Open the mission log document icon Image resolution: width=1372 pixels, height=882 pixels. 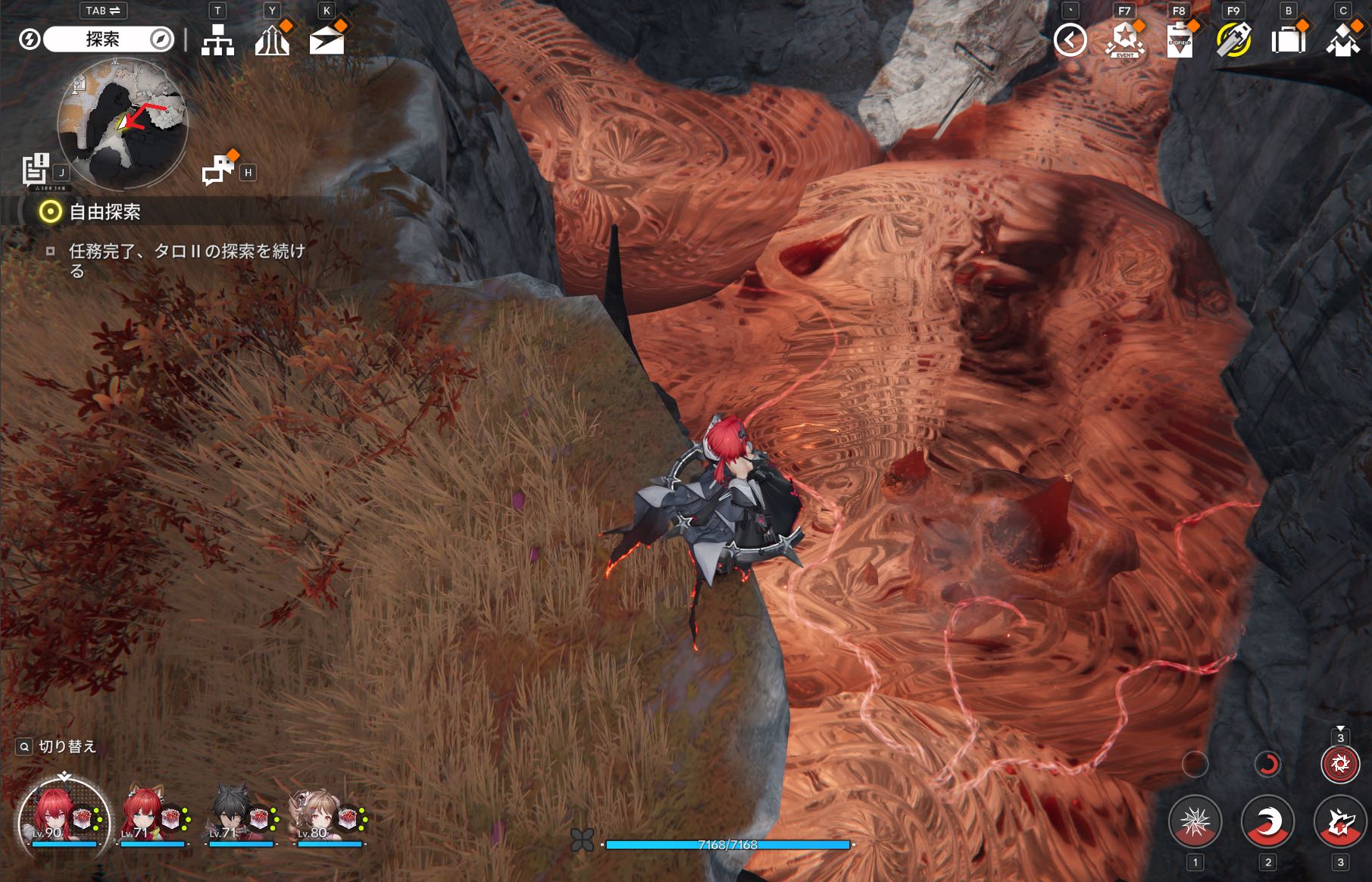(x=36, y=169)
